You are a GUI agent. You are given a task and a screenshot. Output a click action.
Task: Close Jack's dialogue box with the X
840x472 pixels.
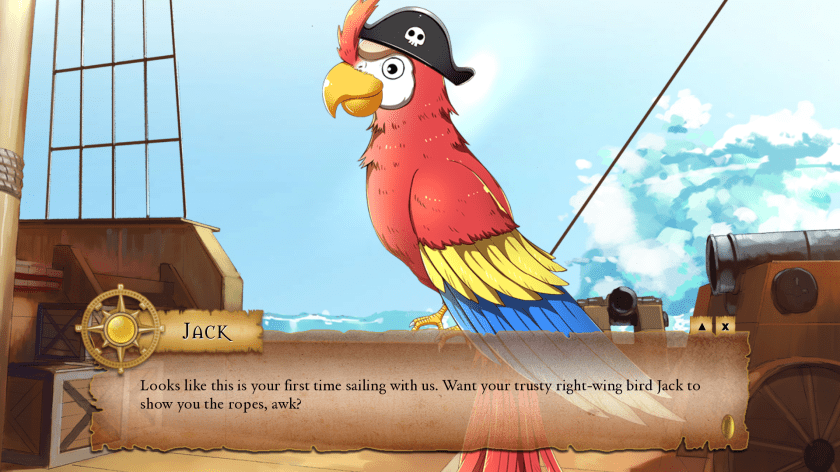coord(726,325)
